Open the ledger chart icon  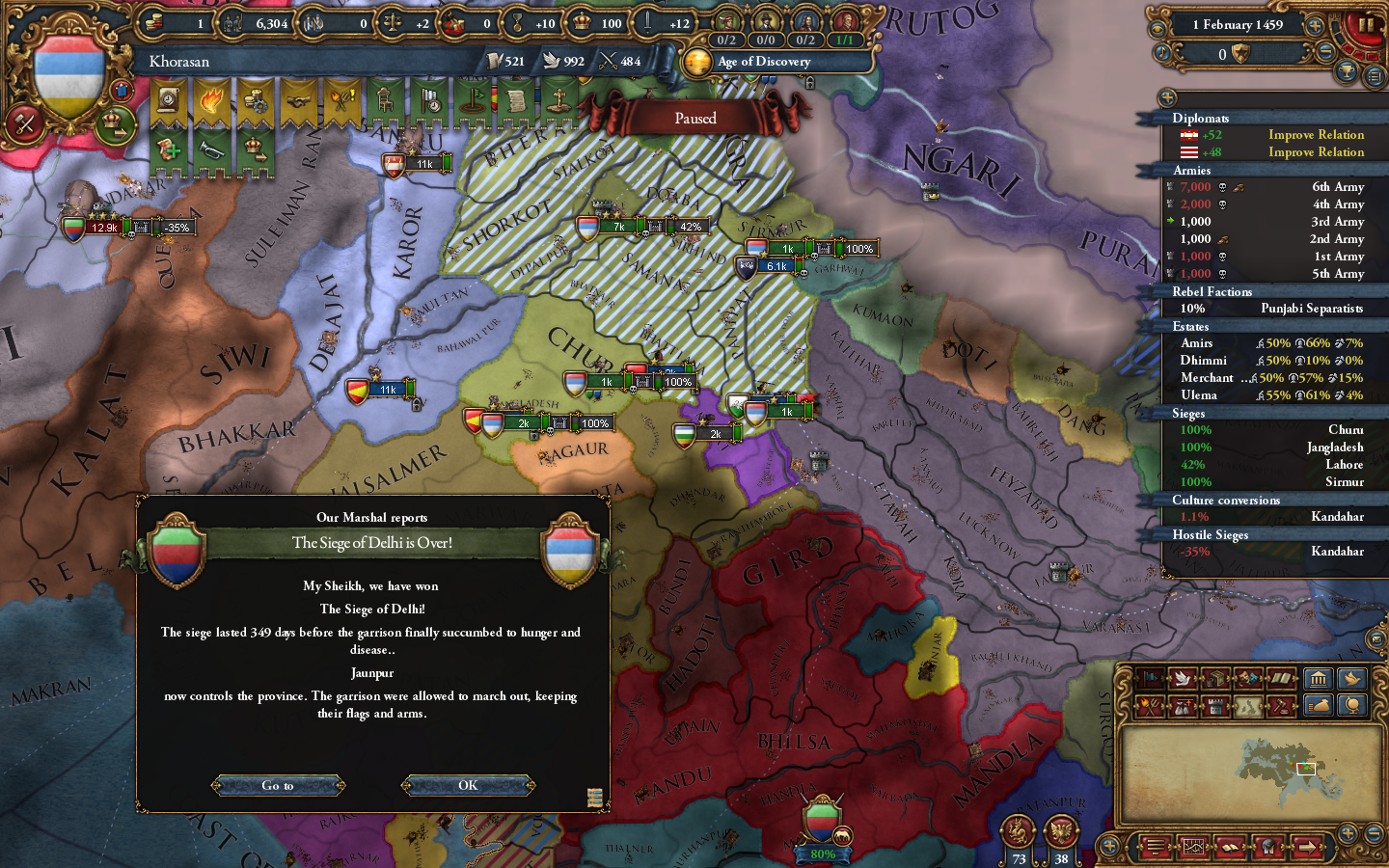click(1193, 847)
